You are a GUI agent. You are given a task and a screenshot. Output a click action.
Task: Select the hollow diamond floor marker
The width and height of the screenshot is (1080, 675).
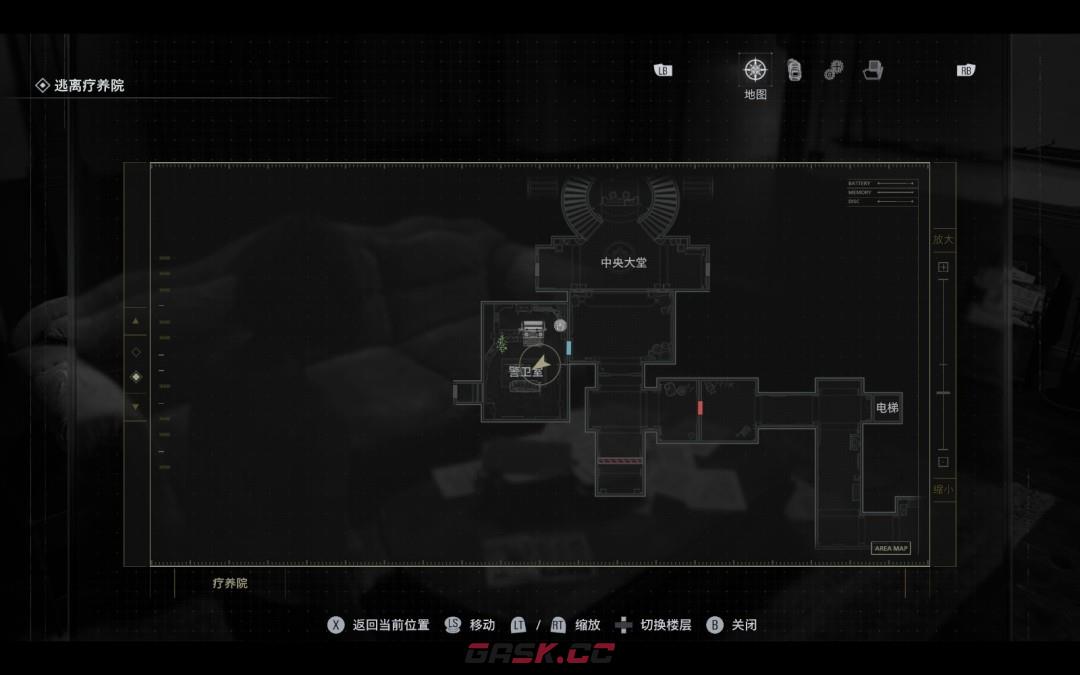click(x=136, y=352)
